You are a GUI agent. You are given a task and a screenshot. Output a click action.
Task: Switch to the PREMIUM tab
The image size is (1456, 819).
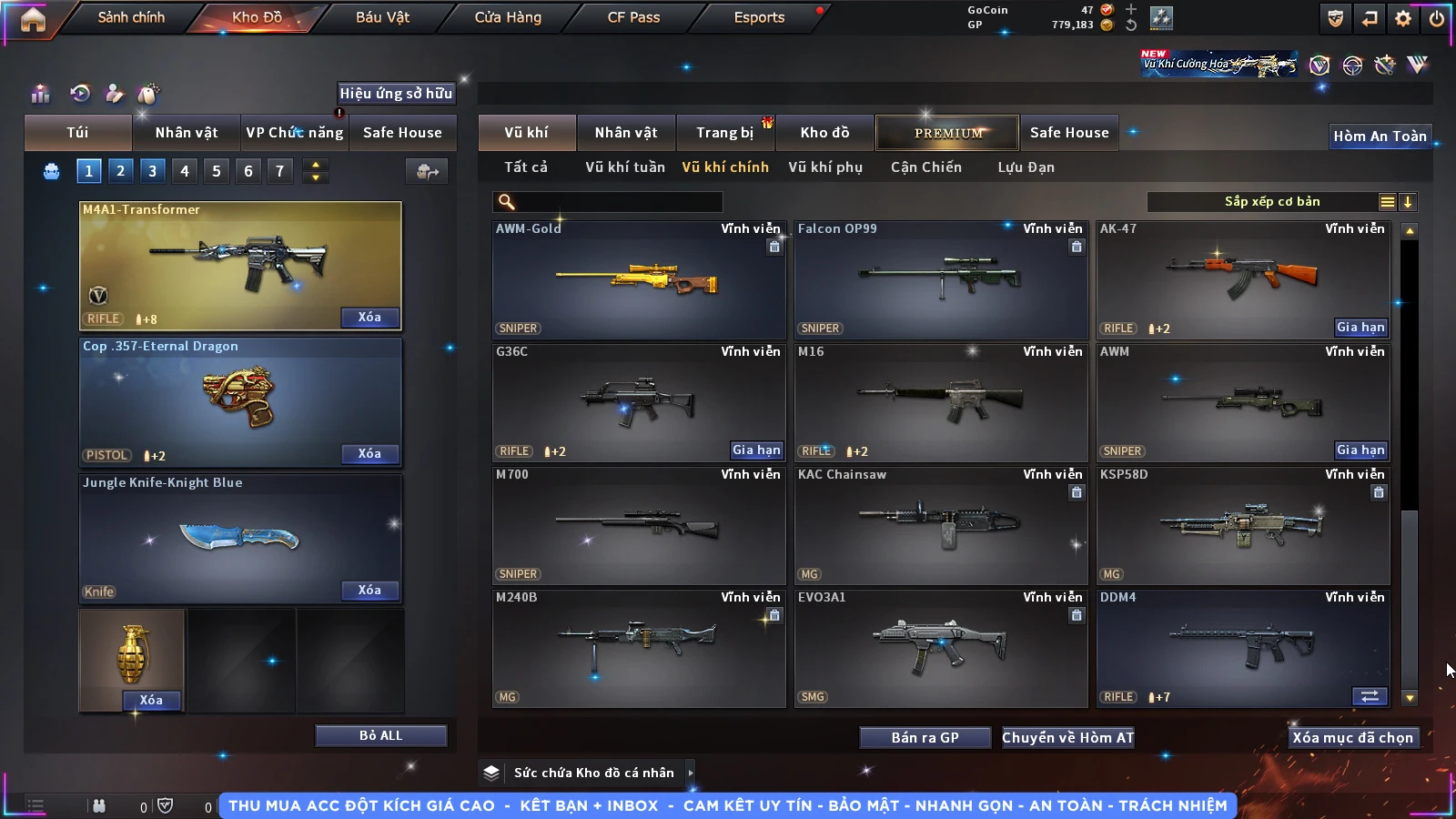point(947,133)
